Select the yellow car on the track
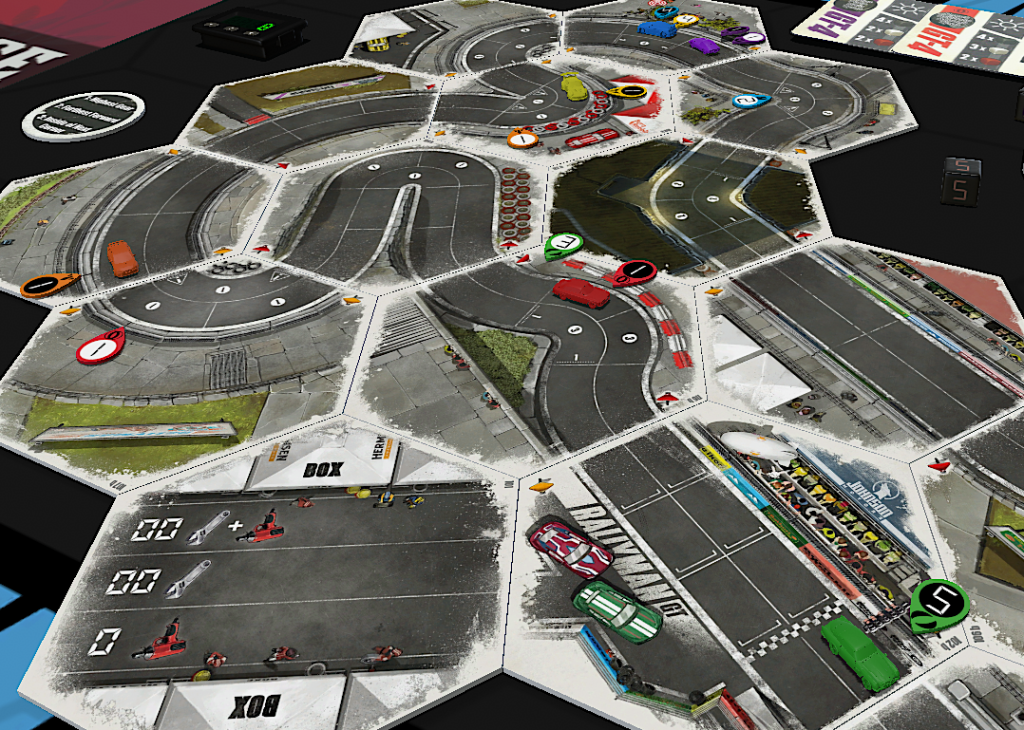Image resolution: width=1024 pixels, height=730 pixels. (573, 86)
